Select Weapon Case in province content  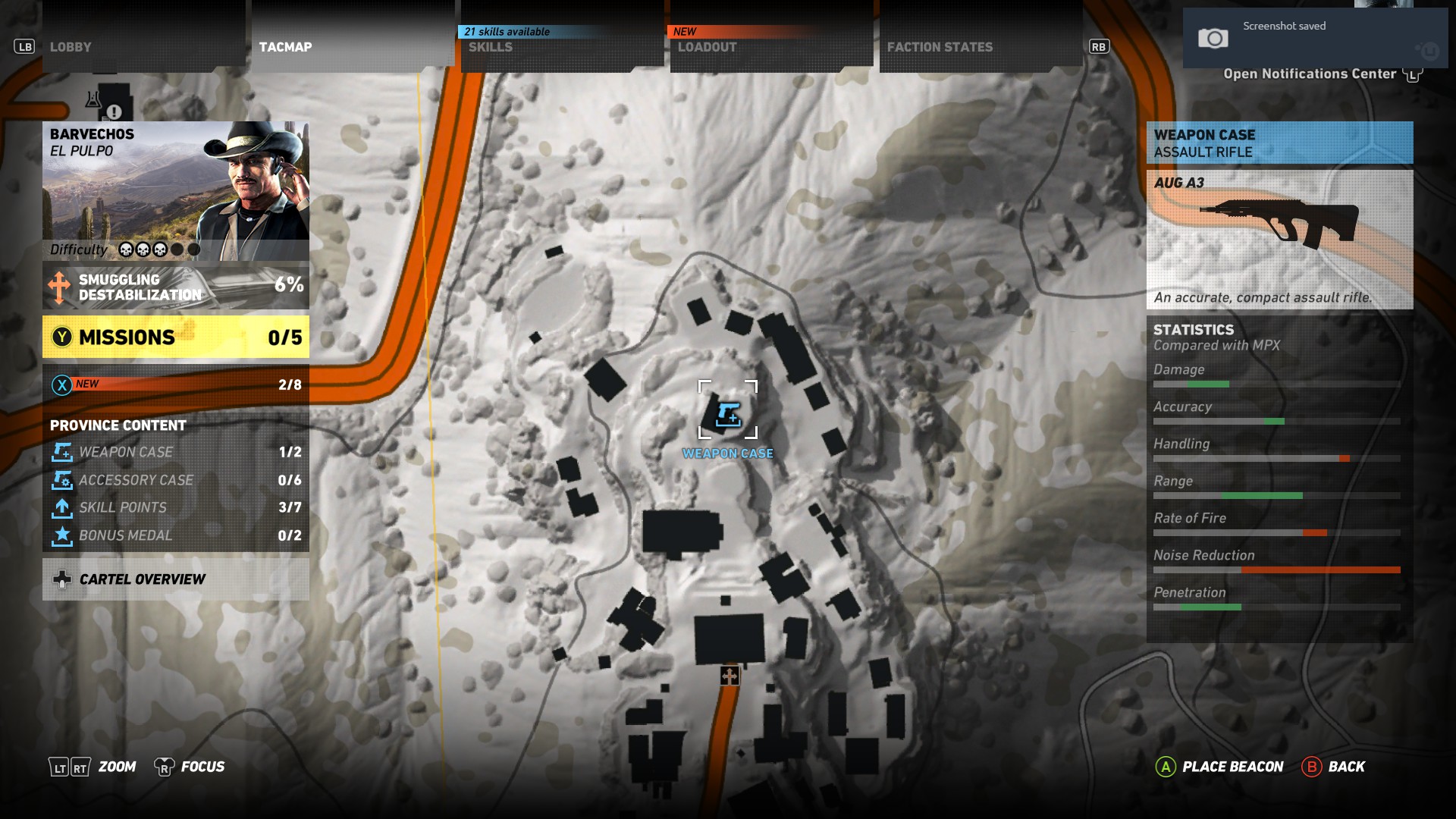[x=176, y=452]
